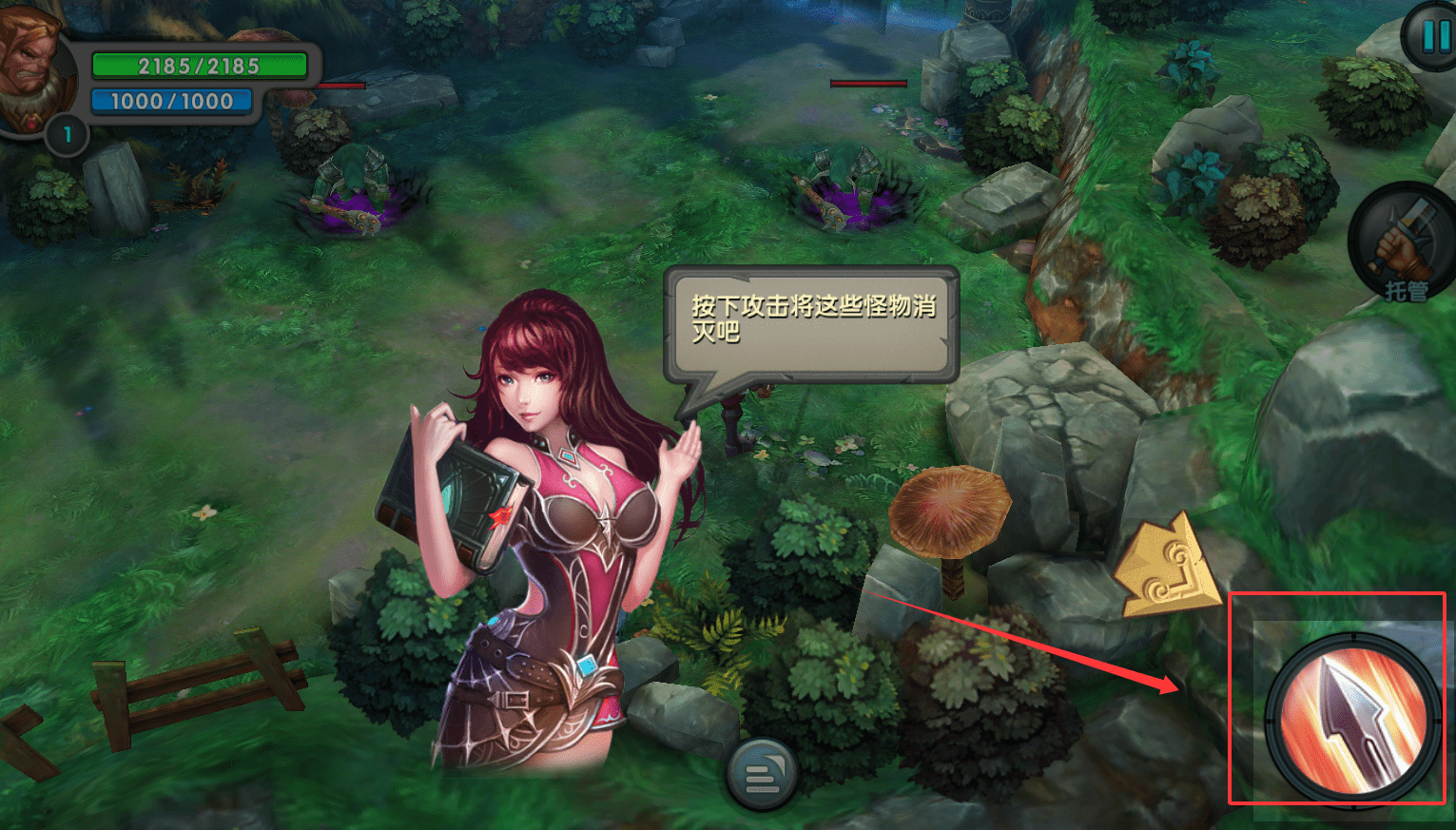Open the round chat menu button
Image resolution: width=1456 pixels, height=830 pixels.
pos(761,775)
